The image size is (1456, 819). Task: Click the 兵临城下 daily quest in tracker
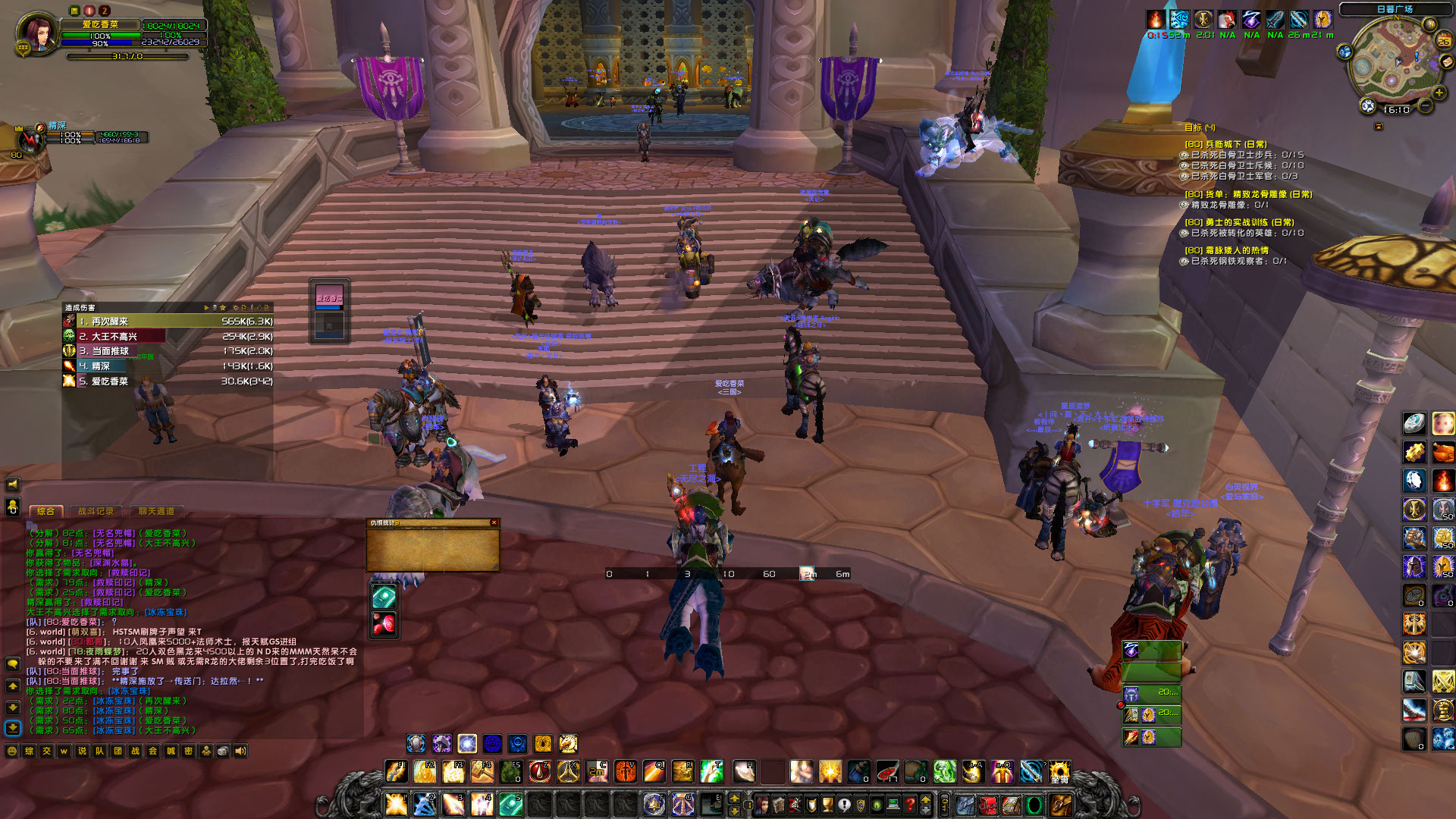click(x=1225, y=144)
